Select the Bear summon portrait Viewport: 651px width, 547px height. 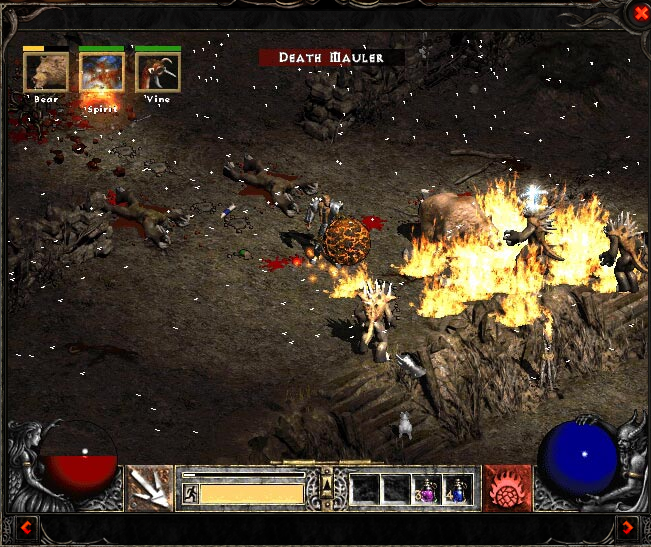coord(46,72)
